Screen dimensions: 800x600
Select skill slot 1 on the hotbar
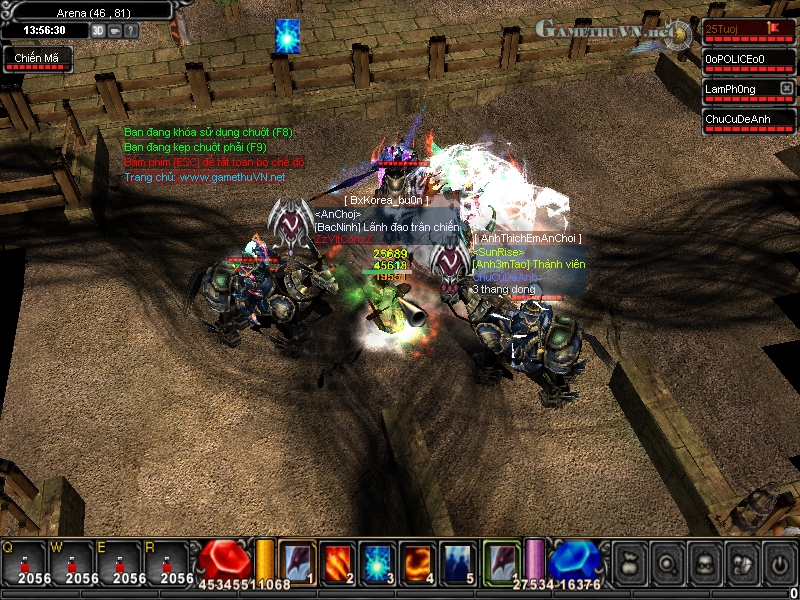[x=297, y=560]
